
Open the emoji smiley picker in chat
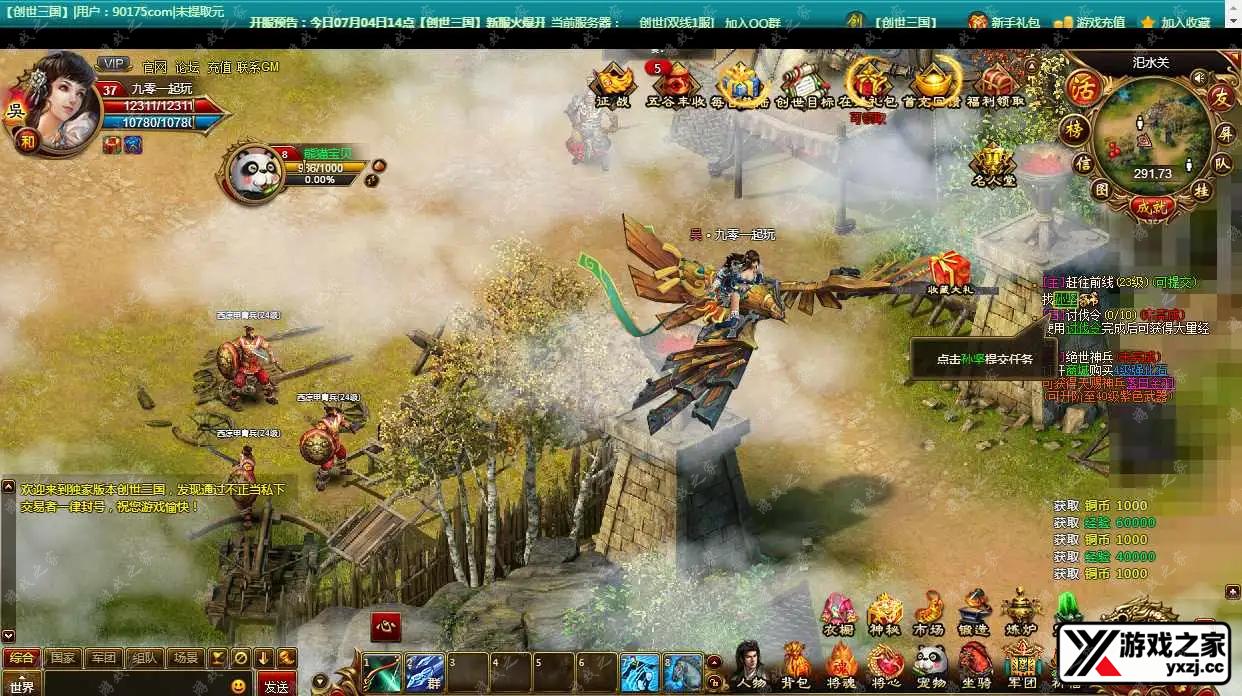pos(238,686)
